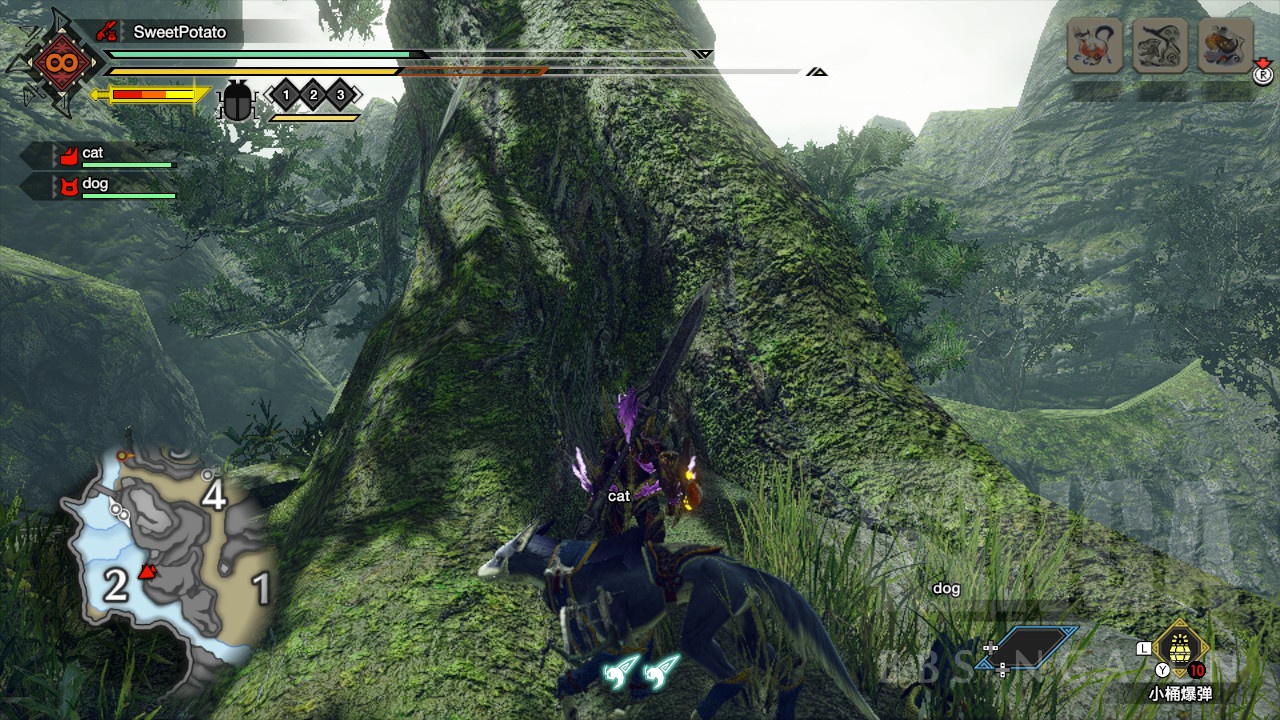The height and width of the screenshot is (720, 1280).
Task: Select the orange-and-blue monster target icon
Action: tap(1225, 46)
